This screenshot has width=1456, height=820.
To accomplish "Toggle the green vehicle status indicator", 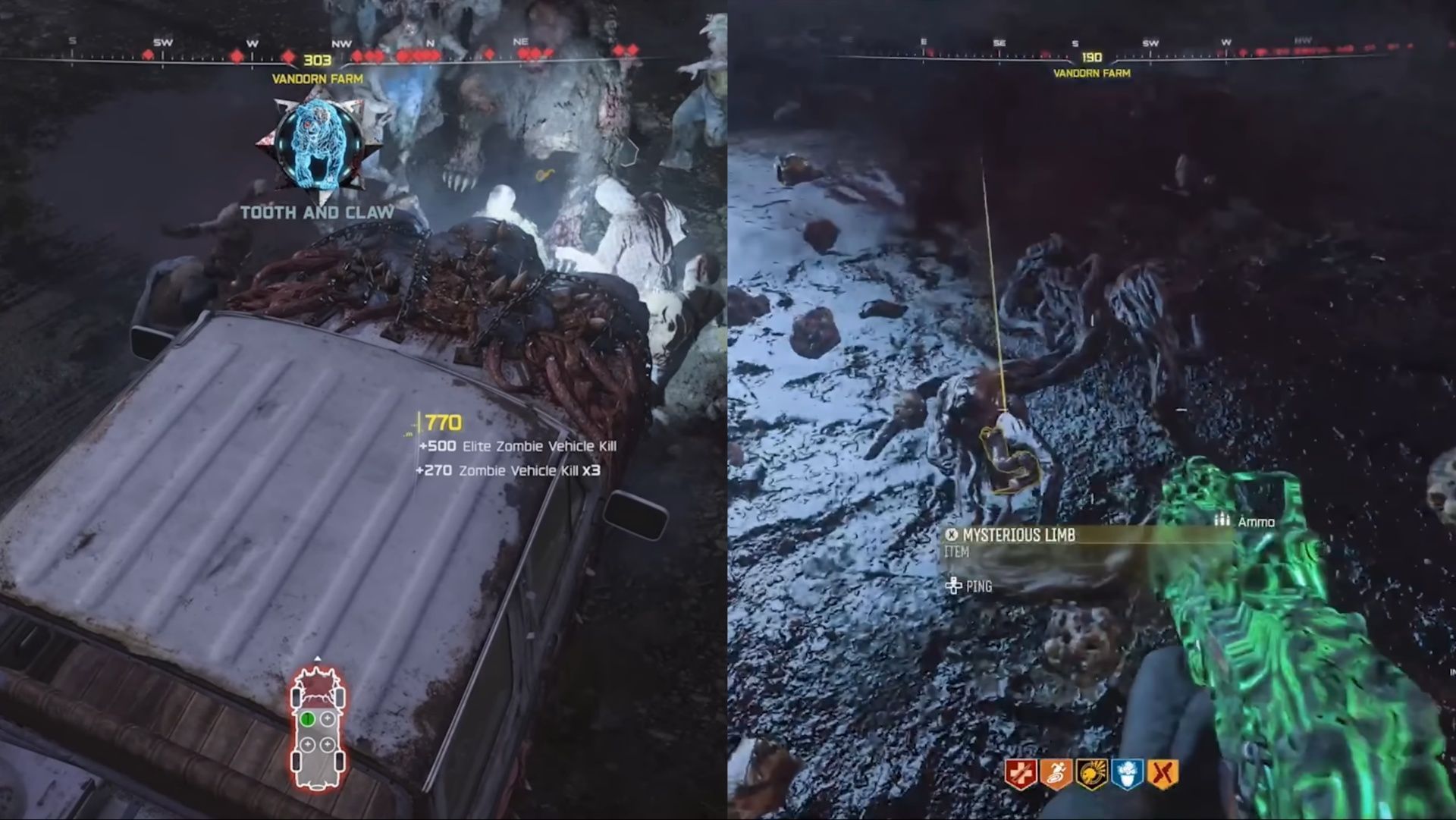I will [307, 718].
